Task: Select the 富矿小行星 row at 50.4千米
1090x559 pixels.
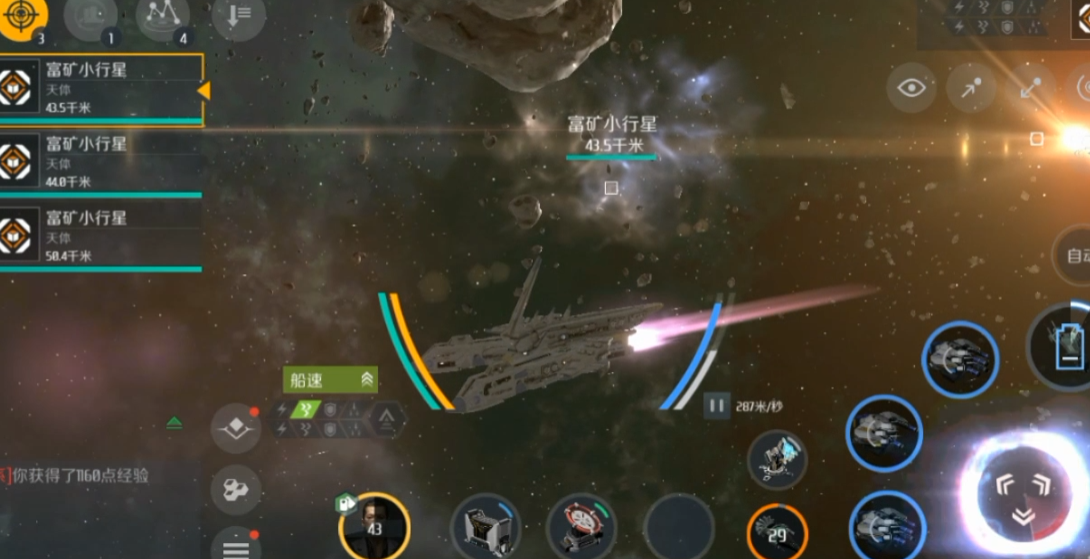Action: click(x=100, y=238)
